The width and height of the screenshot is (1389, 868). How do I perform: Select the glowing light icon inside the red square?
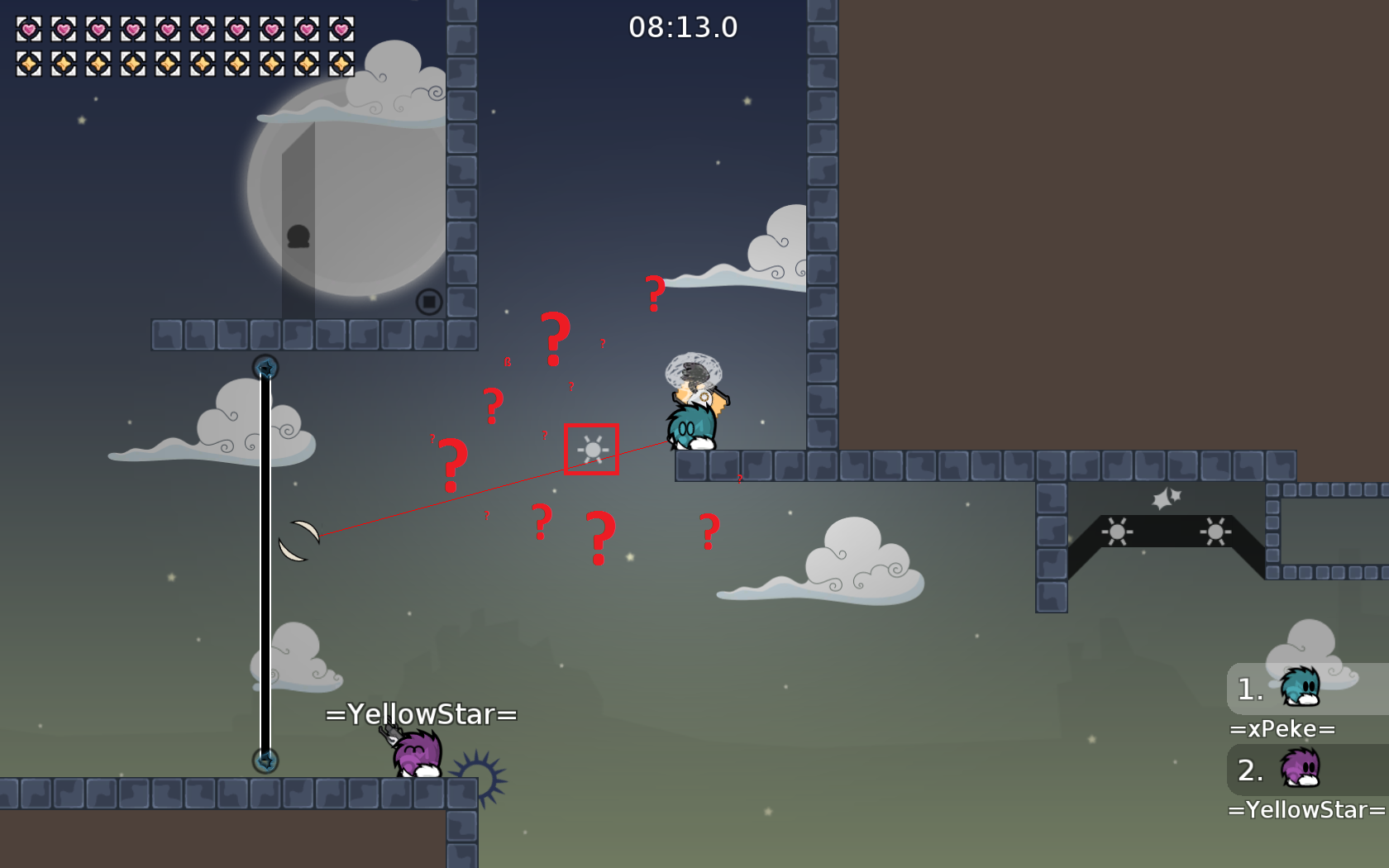tap(592, 448)
